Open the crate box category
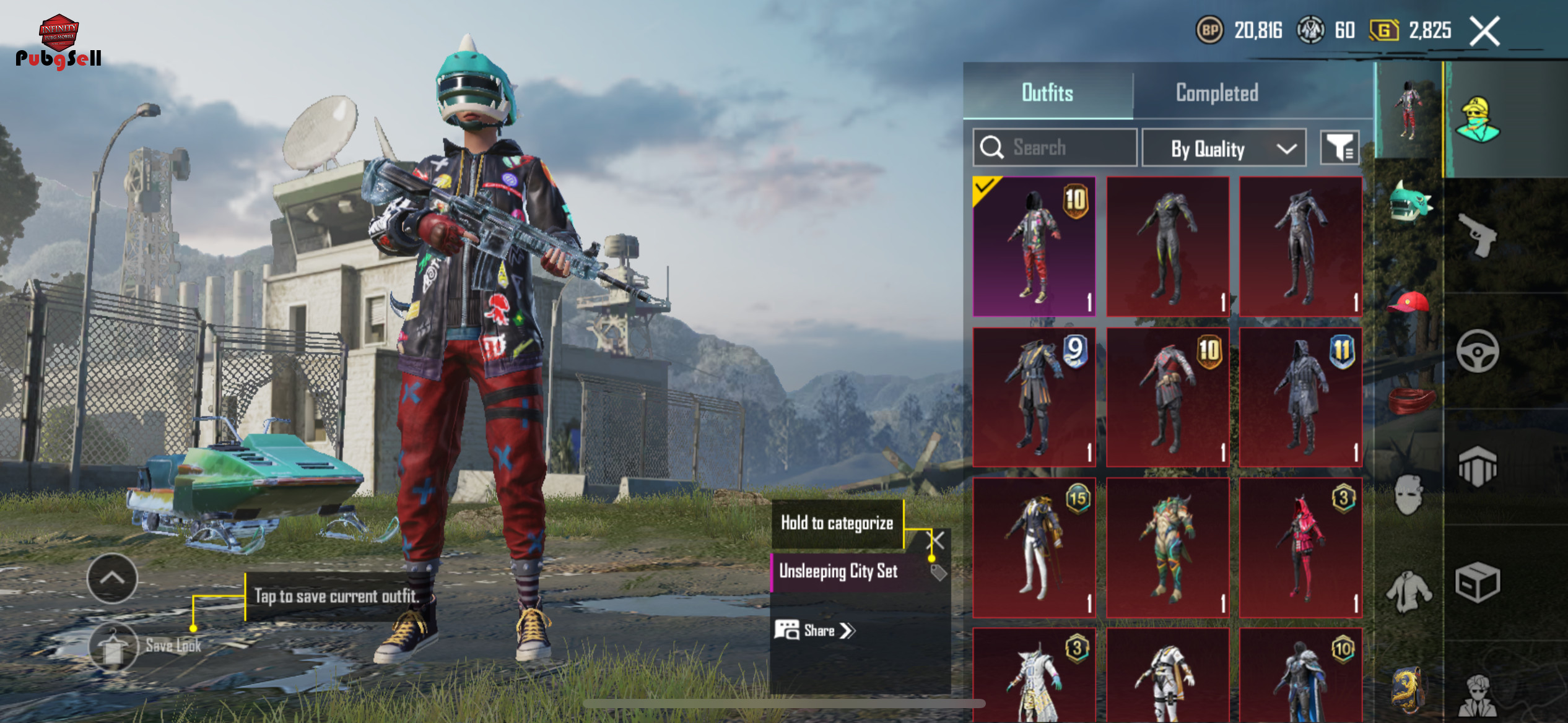The image size is (1568, 723). pyautogui.click(x=1477, y=582)
